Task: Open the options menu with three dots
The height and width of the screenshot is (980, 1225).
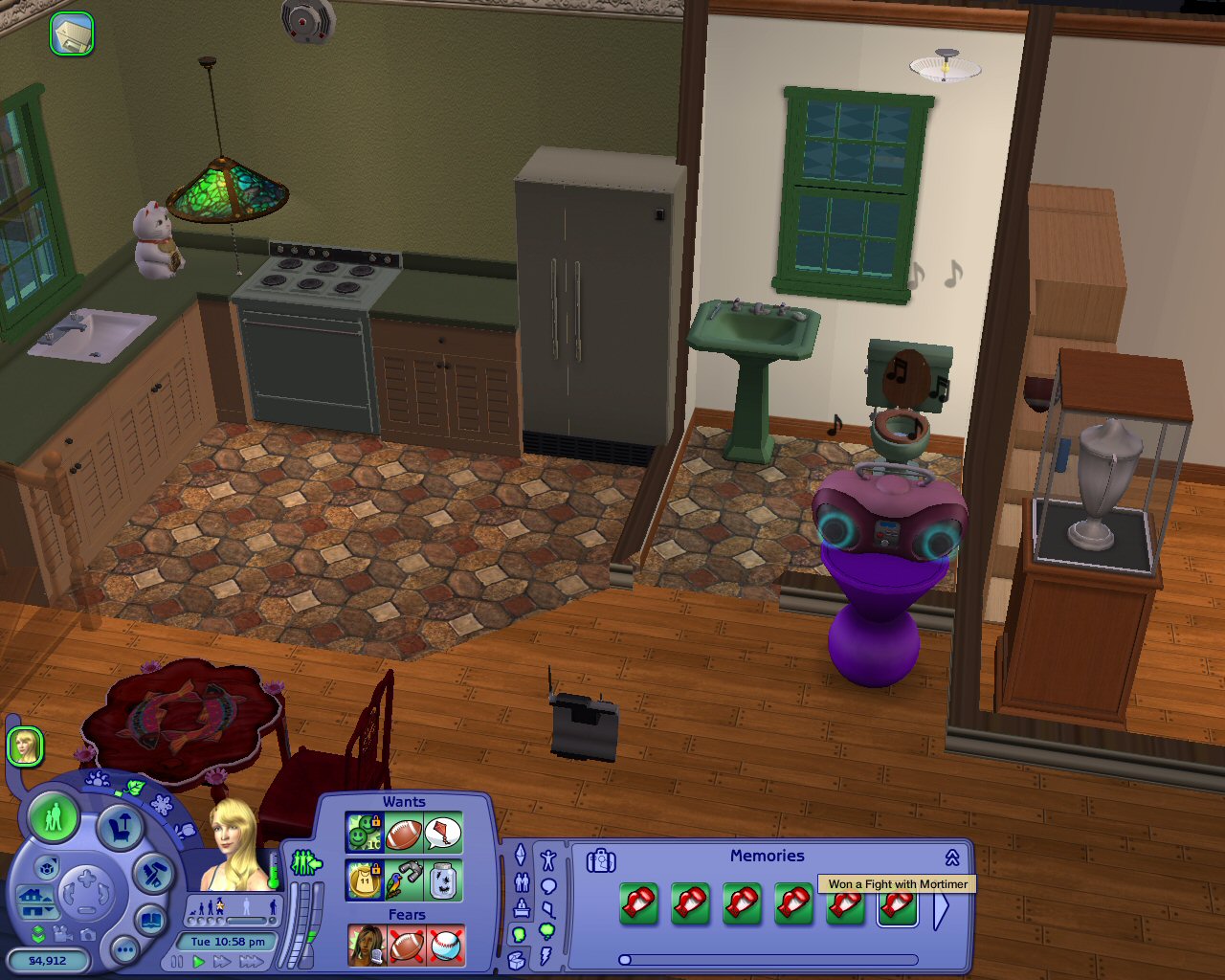Action: tap(124, 949)
